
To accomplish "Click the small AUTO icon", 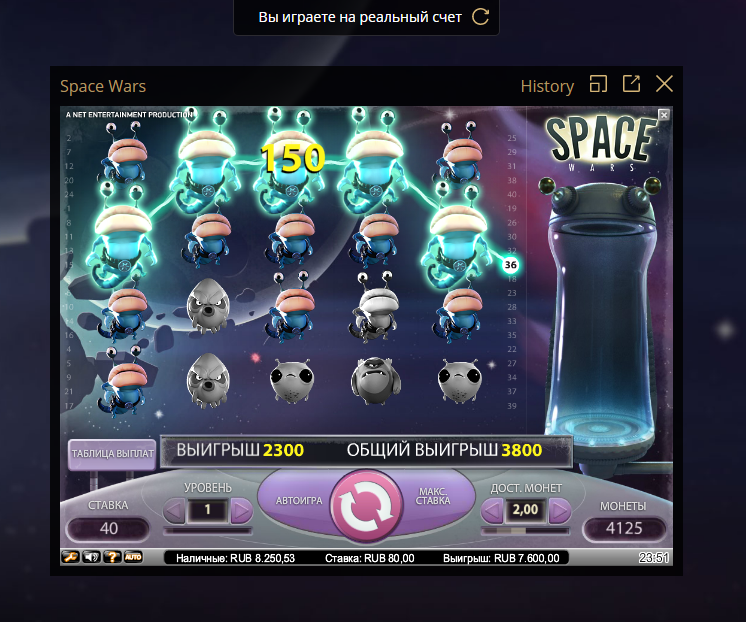I will 133,556.
